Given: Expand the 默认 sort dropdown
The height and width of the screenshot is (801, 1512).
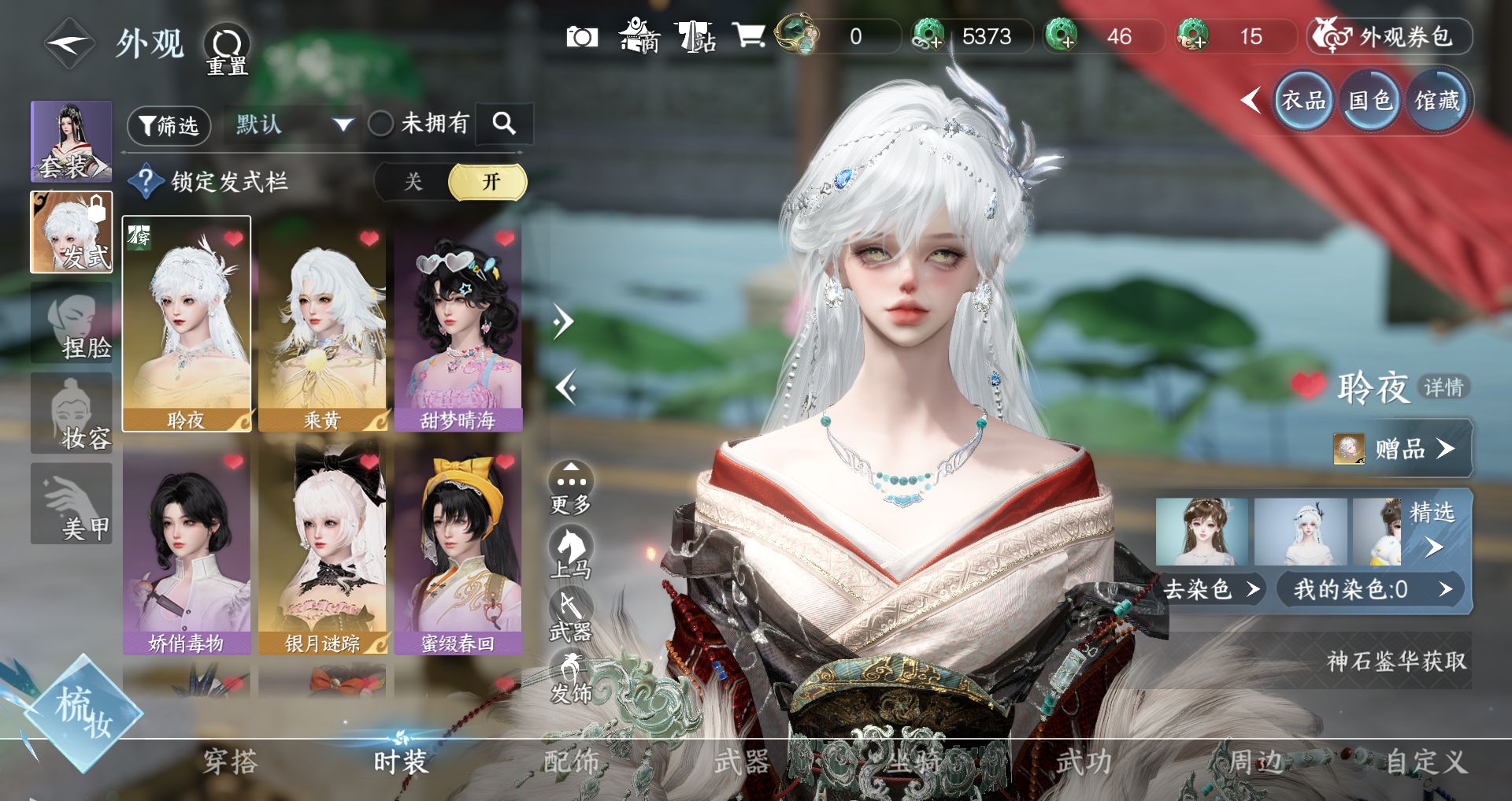Looking at the screenshot, I should [x=292, y=124].
